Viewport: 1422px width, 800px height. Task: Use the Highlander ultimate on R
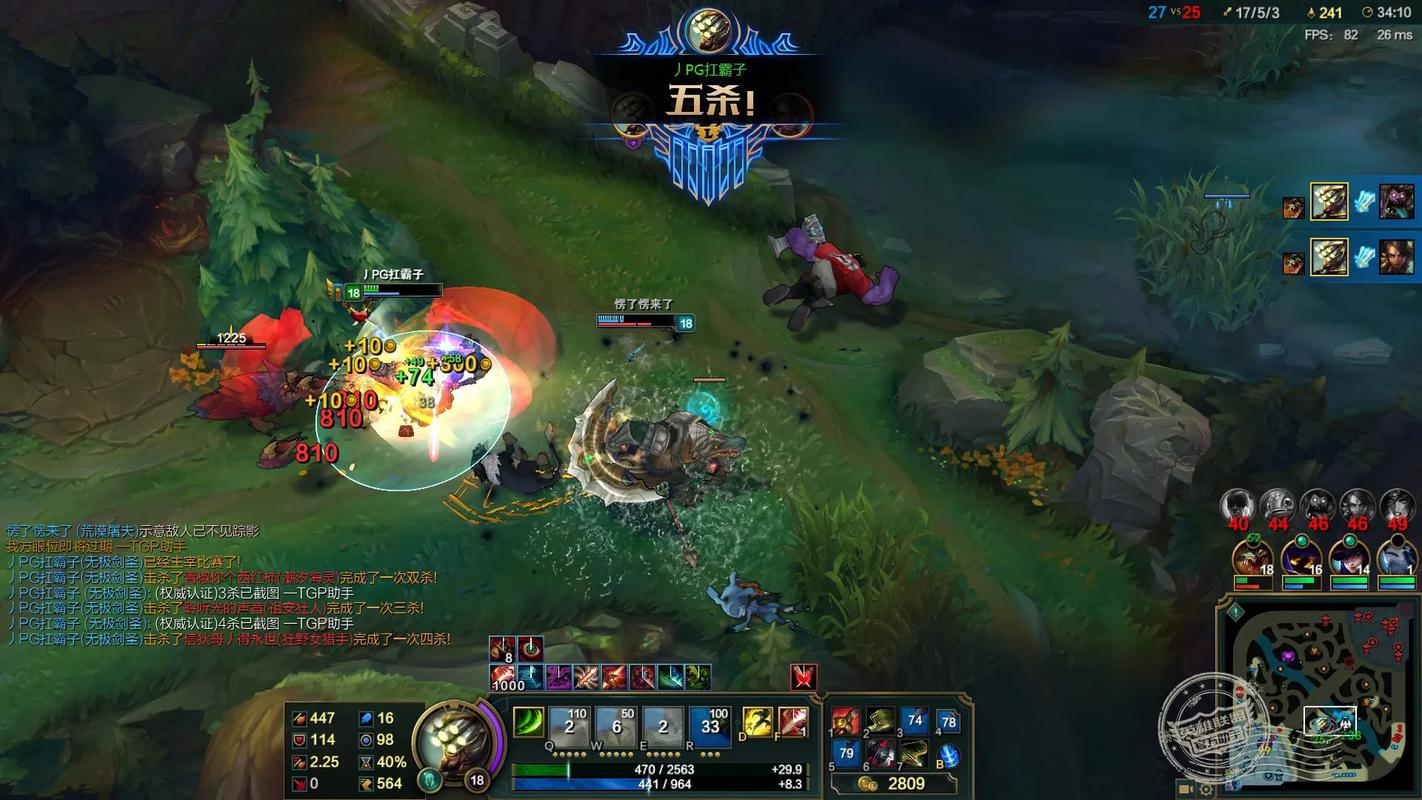tap(711, 722)
